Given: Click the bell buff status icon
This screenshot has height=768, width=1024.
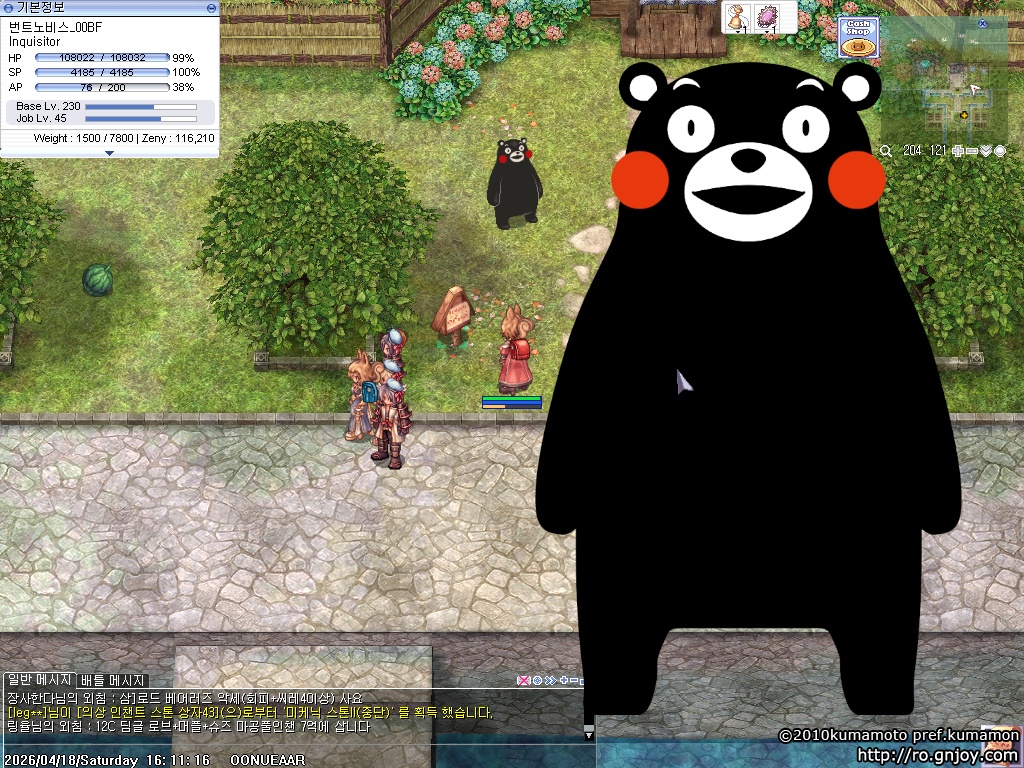Looking at the screenshot, I should click(738, 18).
